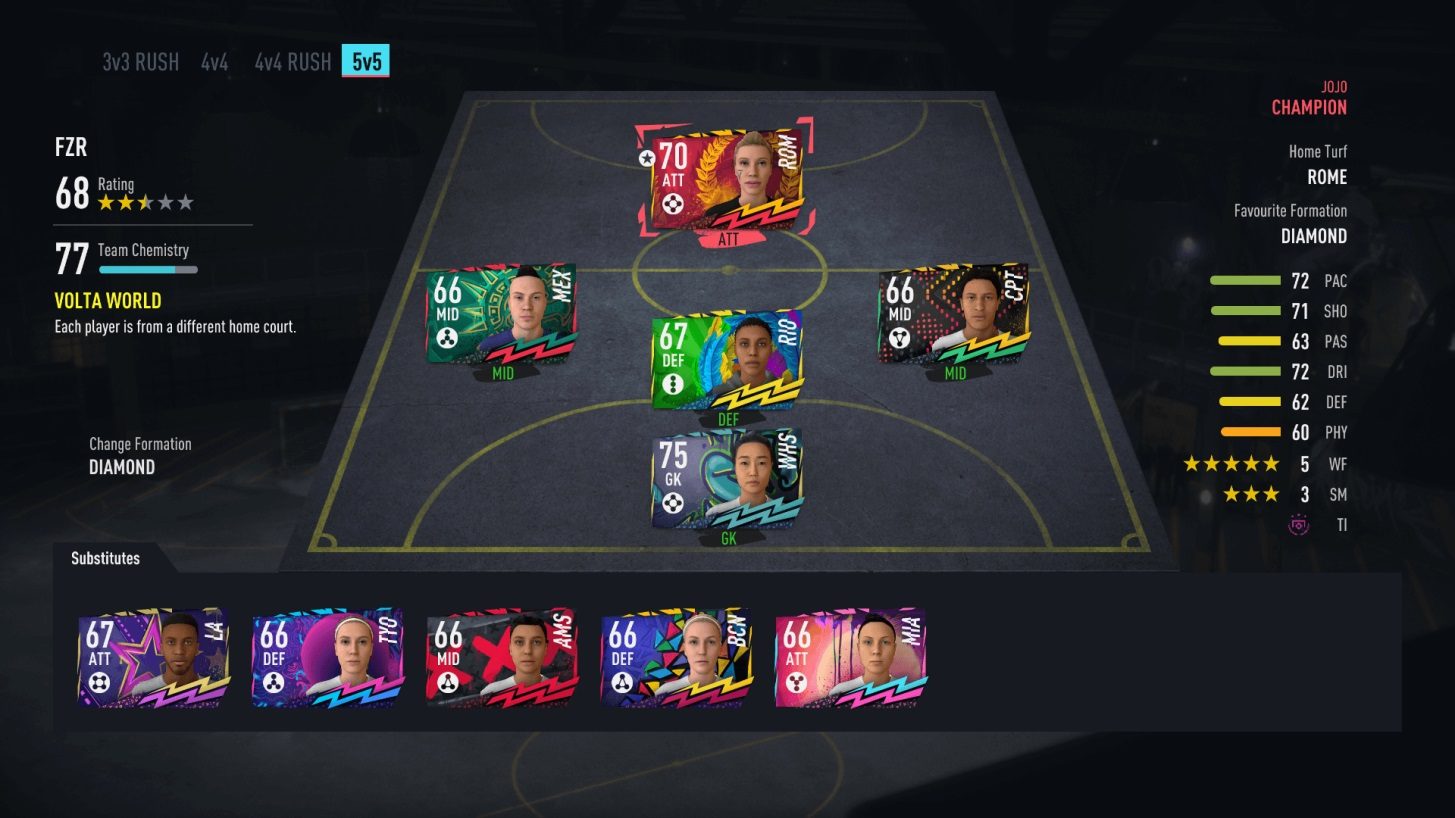
Task: Select the 4v4 RUSH tab
Action: pos(291,61)
